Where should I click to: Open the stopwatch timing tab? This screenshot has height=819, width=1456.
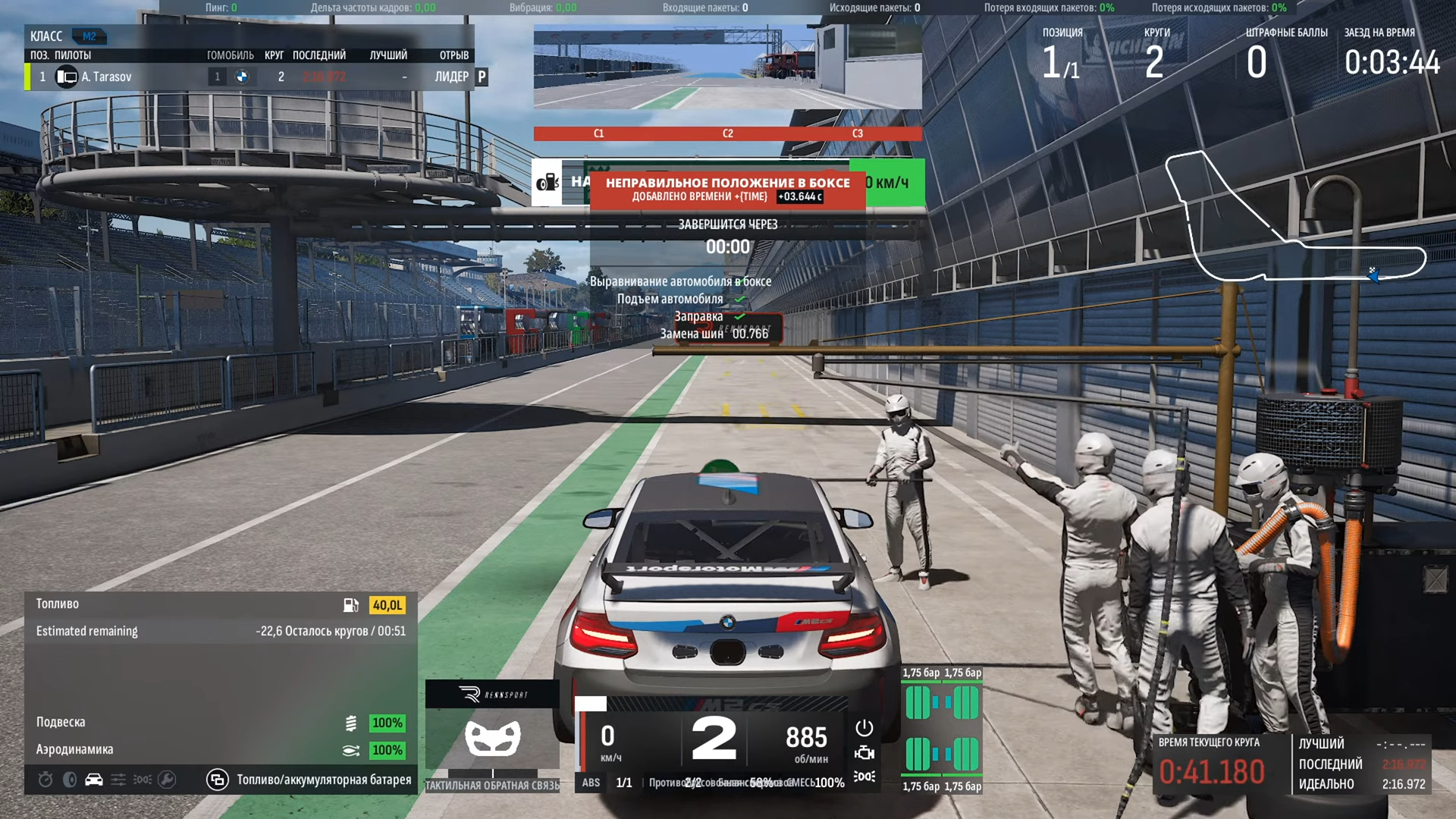point(45,780)
